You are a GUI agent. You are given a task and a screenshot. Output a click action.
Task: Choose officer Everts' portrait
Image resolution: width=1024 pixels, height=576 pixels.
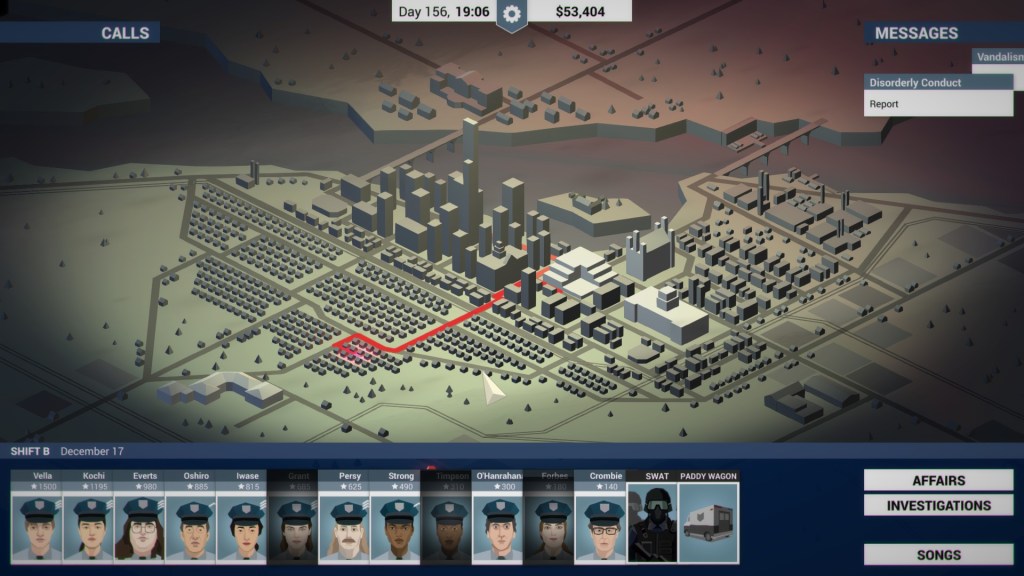pyautogui.click(x=140, y=524)
